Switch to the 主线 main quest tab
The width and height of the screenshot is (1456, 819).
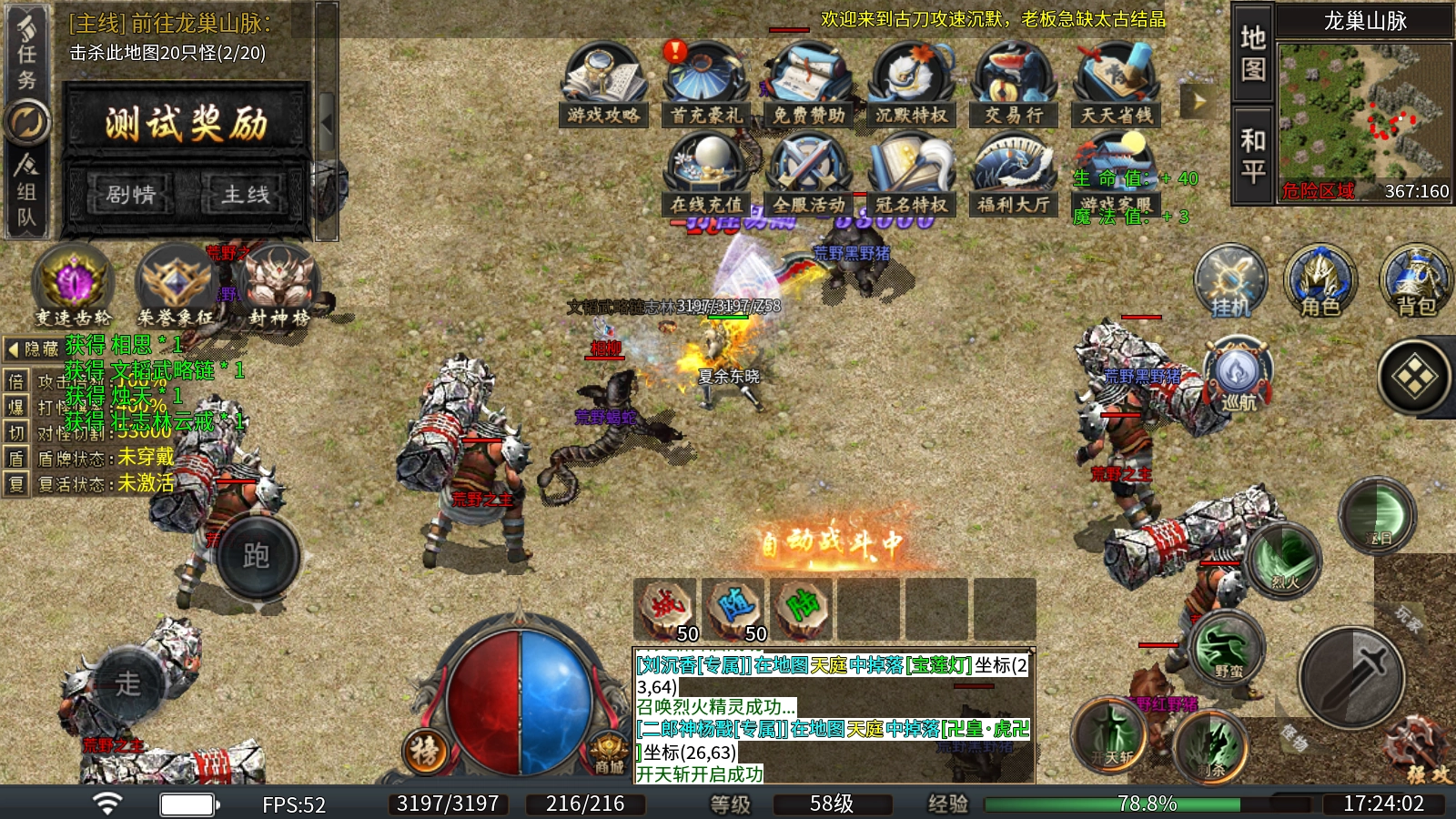pyautogui.click(x=246, y=194)
